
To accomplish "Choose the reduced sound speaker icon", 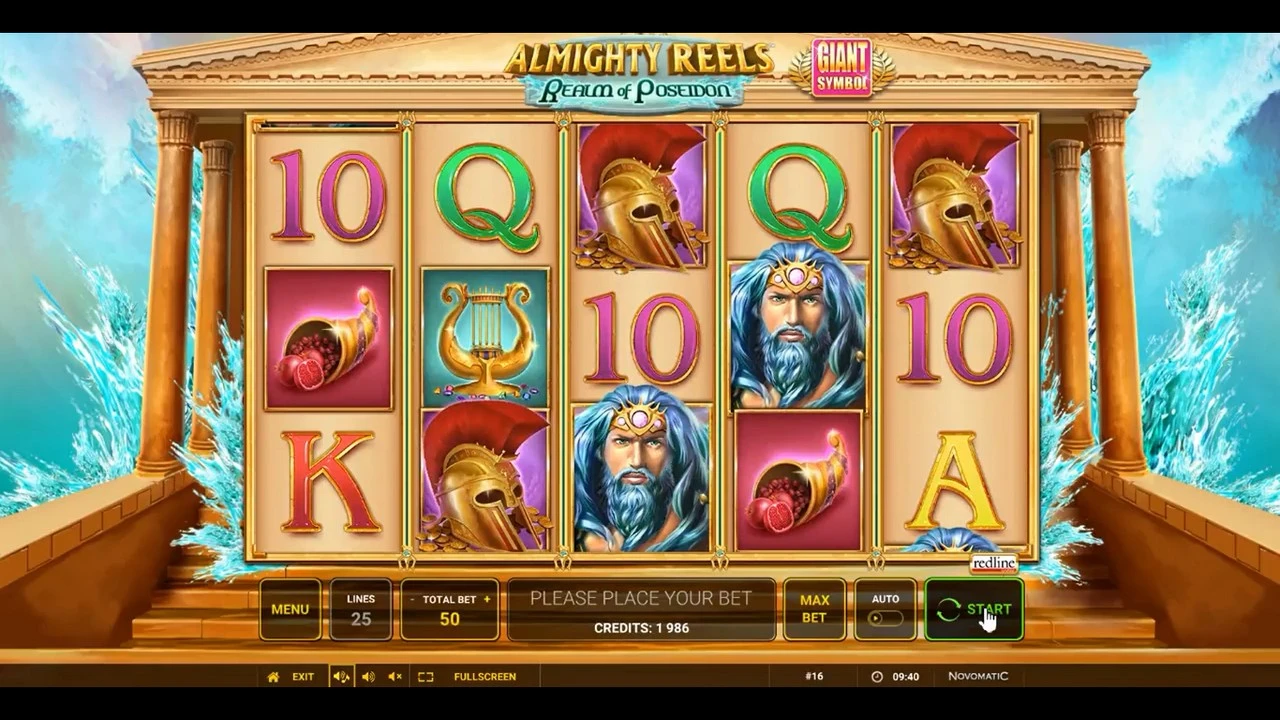I will [x=368, y=677].
